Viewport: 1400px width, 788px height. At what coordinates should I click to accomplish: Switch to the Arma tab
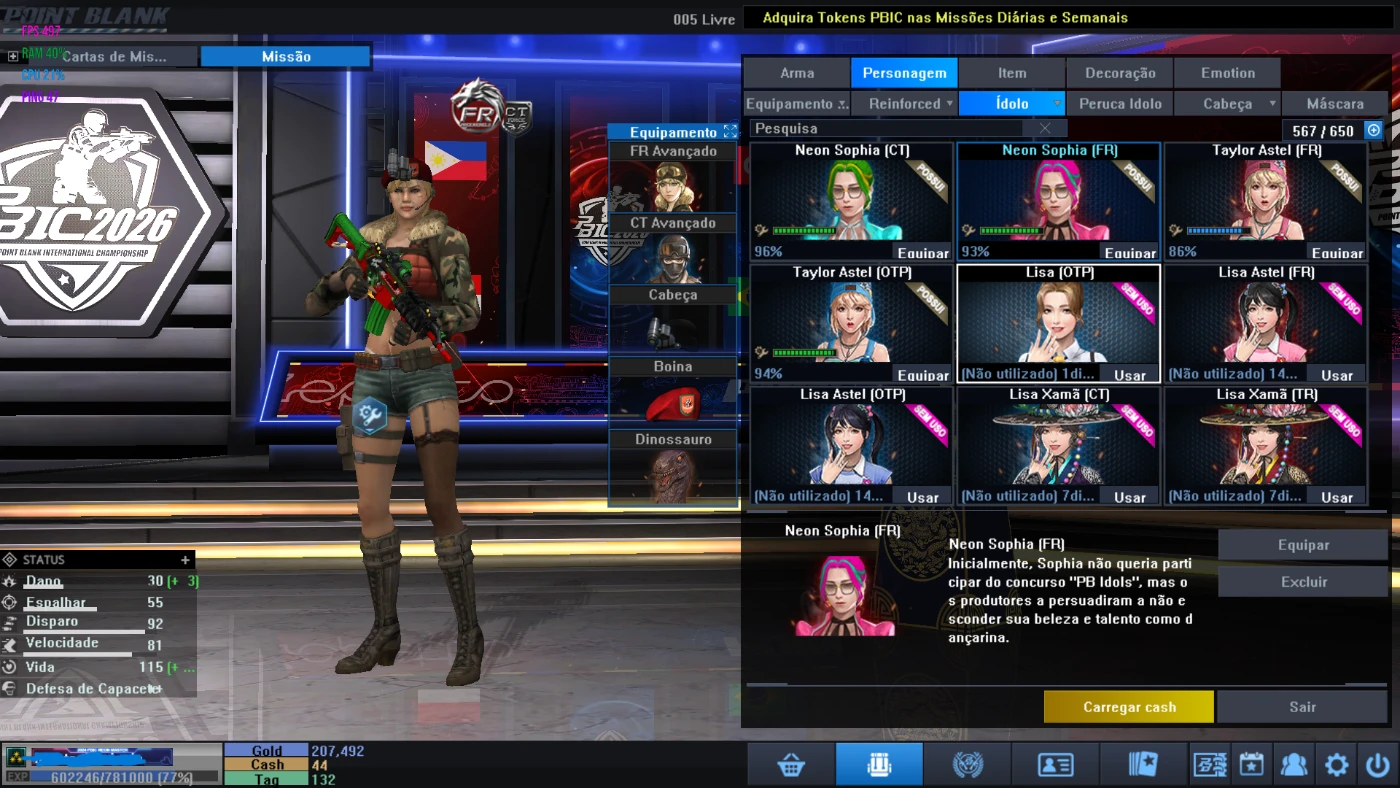[x=797, y=73]
